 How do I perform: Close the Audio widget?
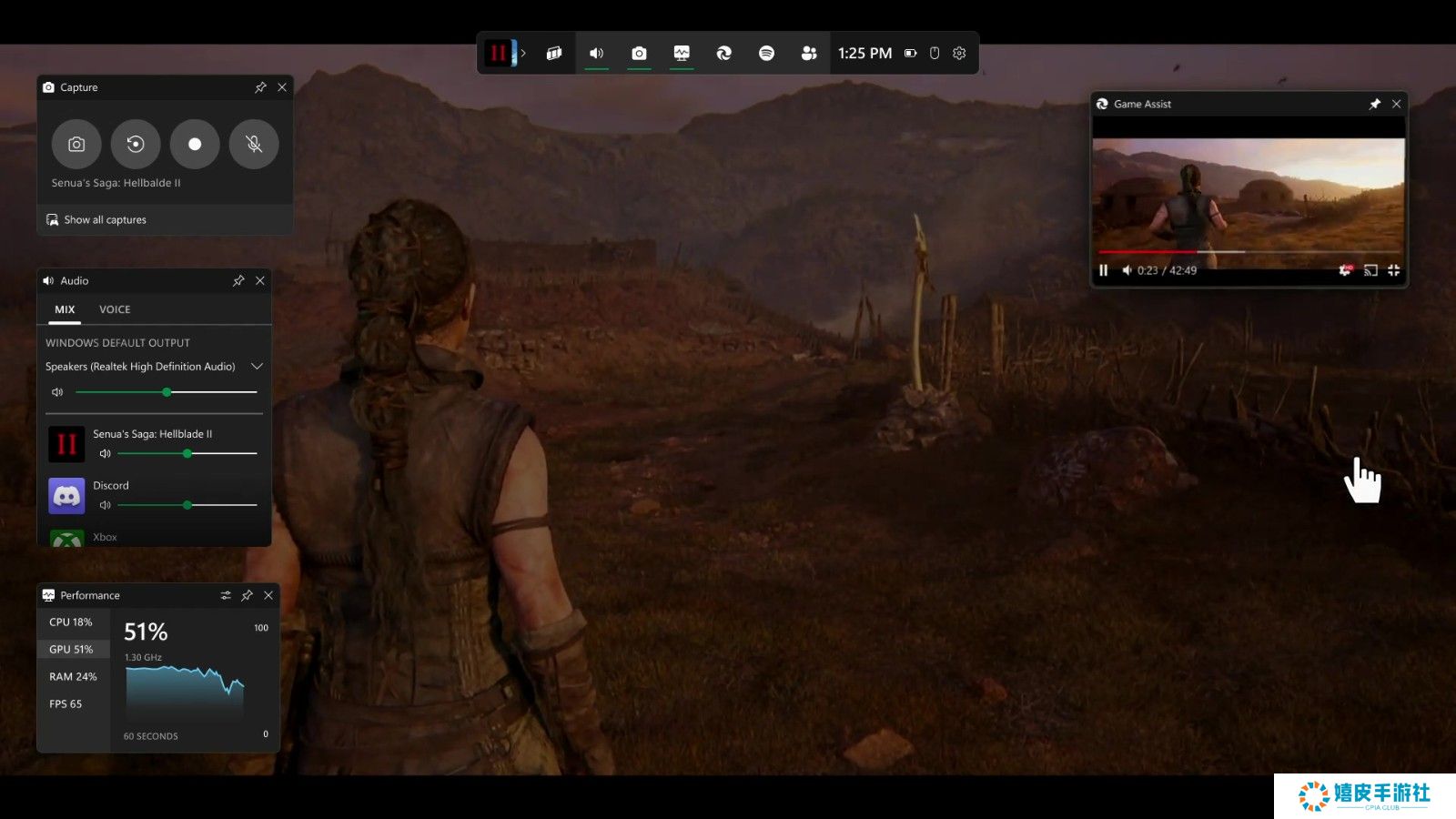[x=260, y=281]
